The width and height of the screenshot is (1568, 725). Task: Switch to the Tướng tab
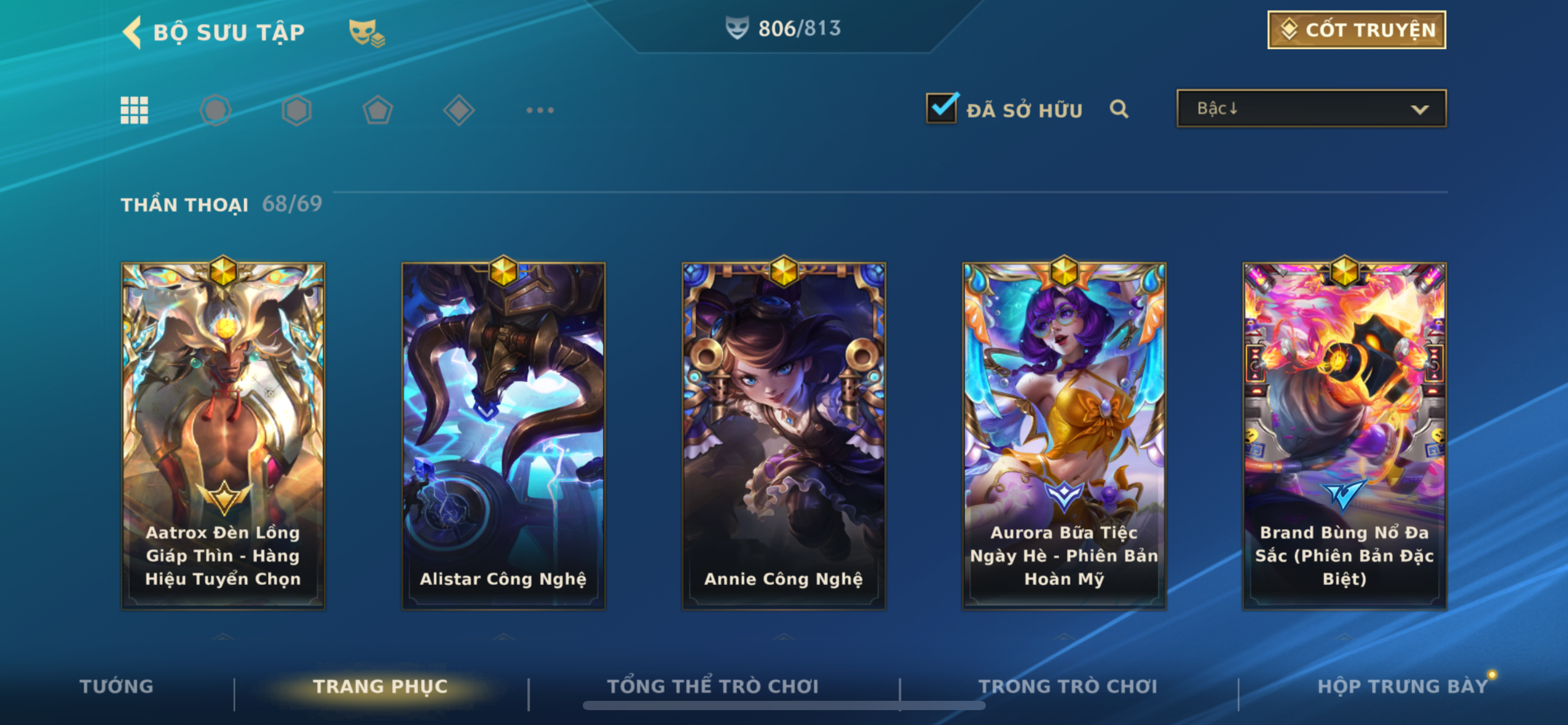click(116, 686)
